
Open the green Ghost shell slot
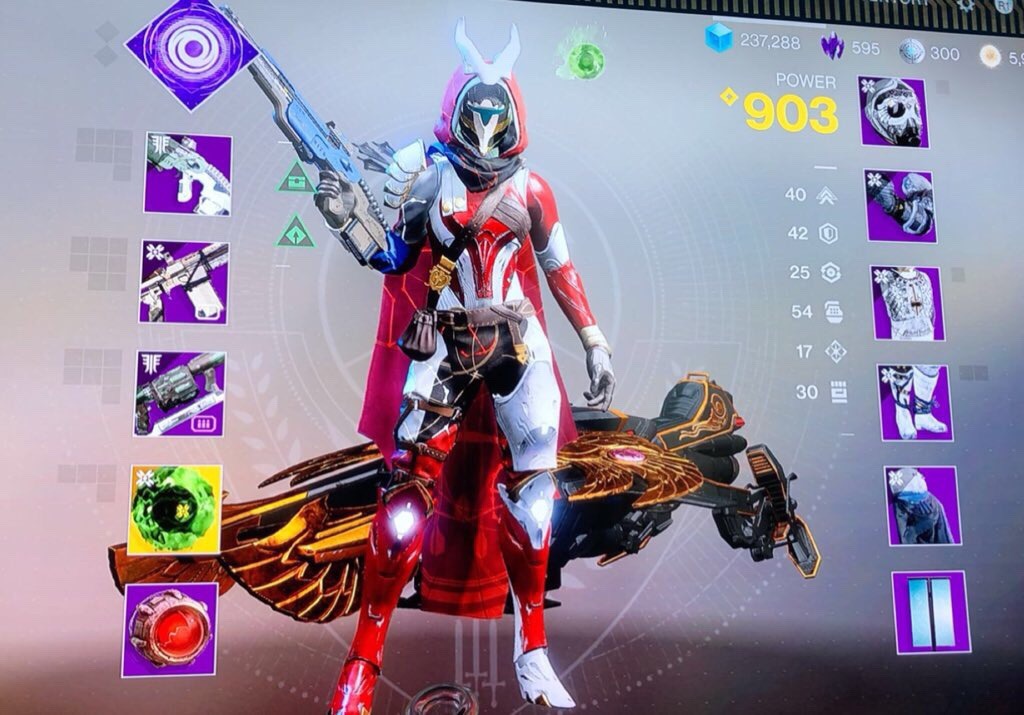pos(175,510)
